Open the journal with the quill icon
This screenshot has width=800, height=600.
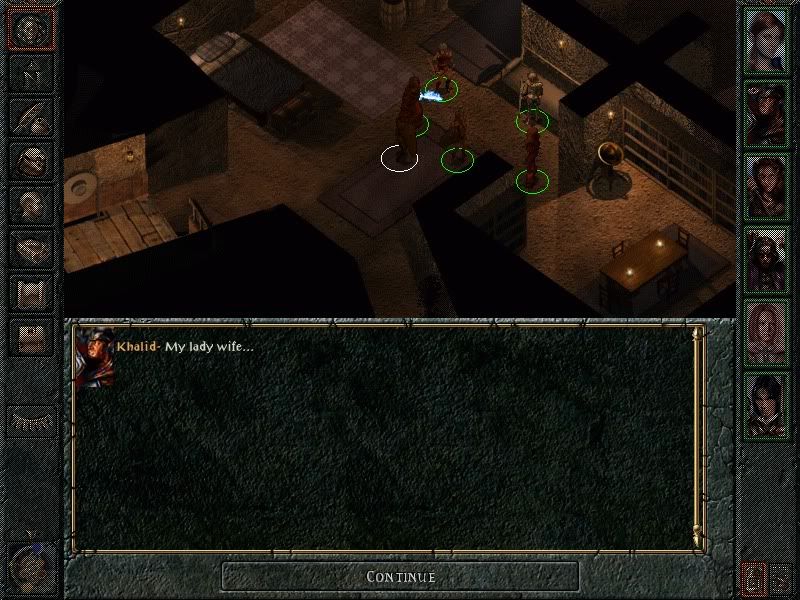click(32, 115)
